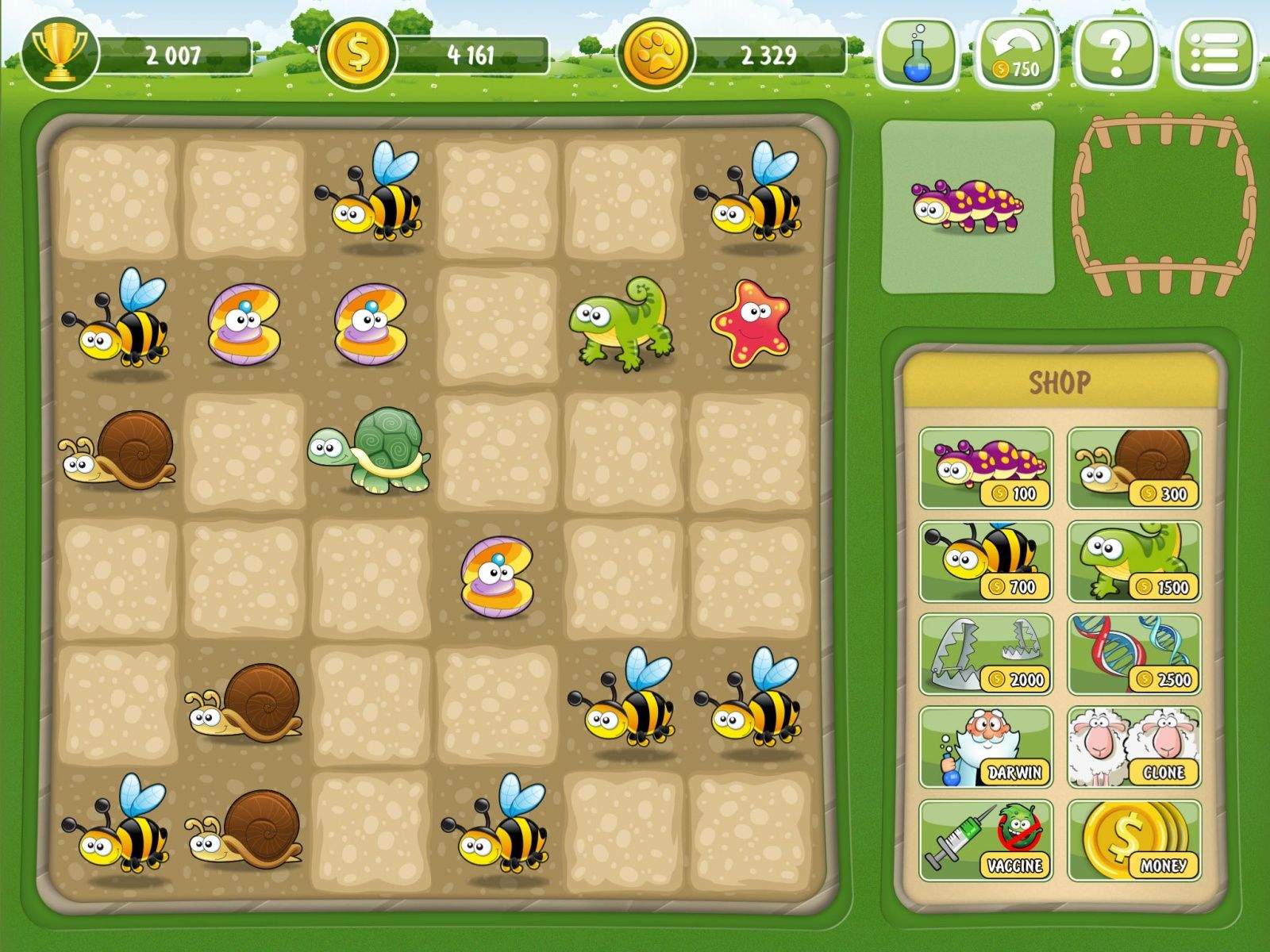Select the next-animal caterpillar preview tile
This screenshot has width=1270, height=952.
click(968, 206)
